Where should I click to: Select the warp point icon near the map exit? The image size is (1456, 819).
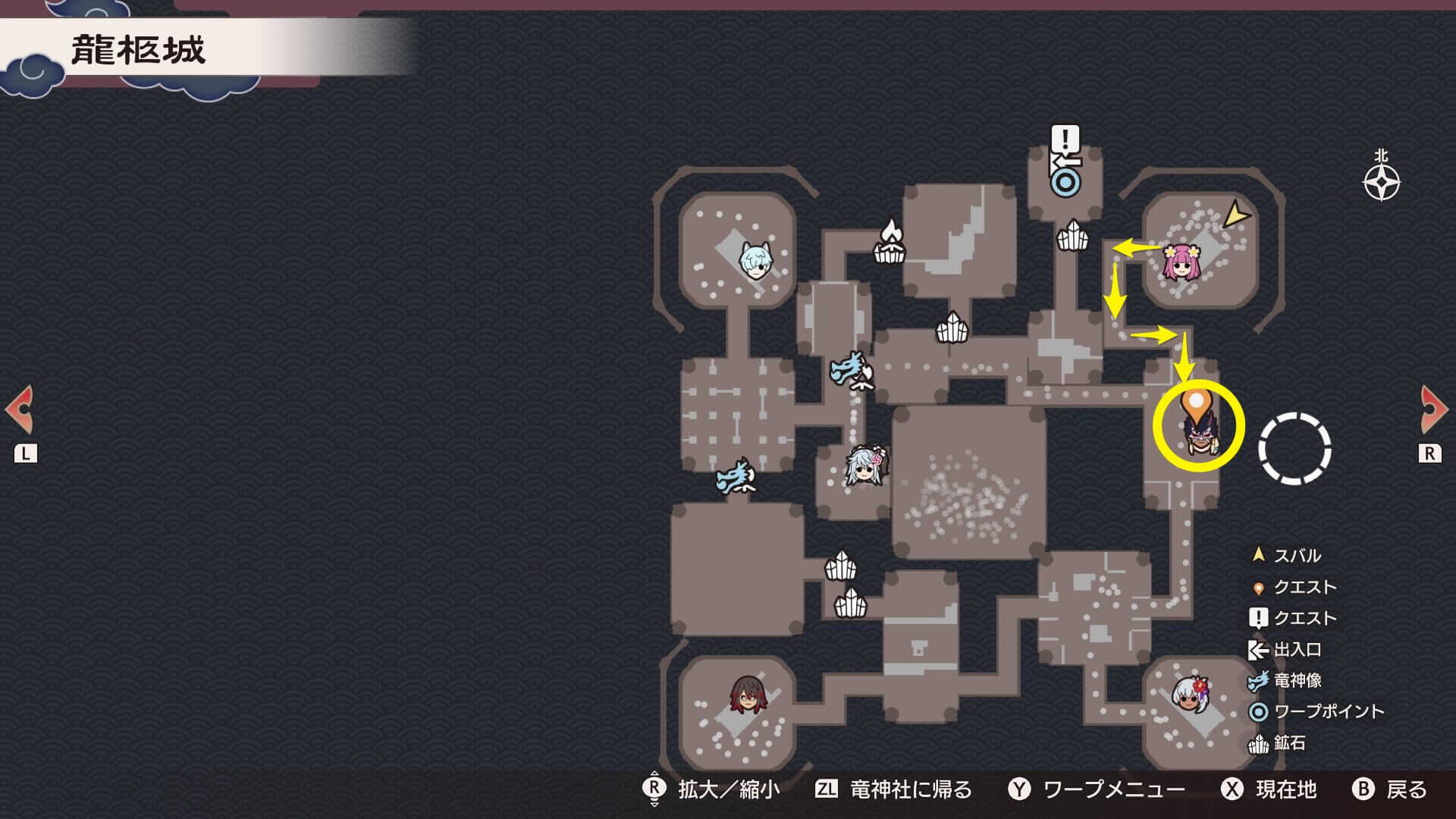click(x=1065, y=182)
